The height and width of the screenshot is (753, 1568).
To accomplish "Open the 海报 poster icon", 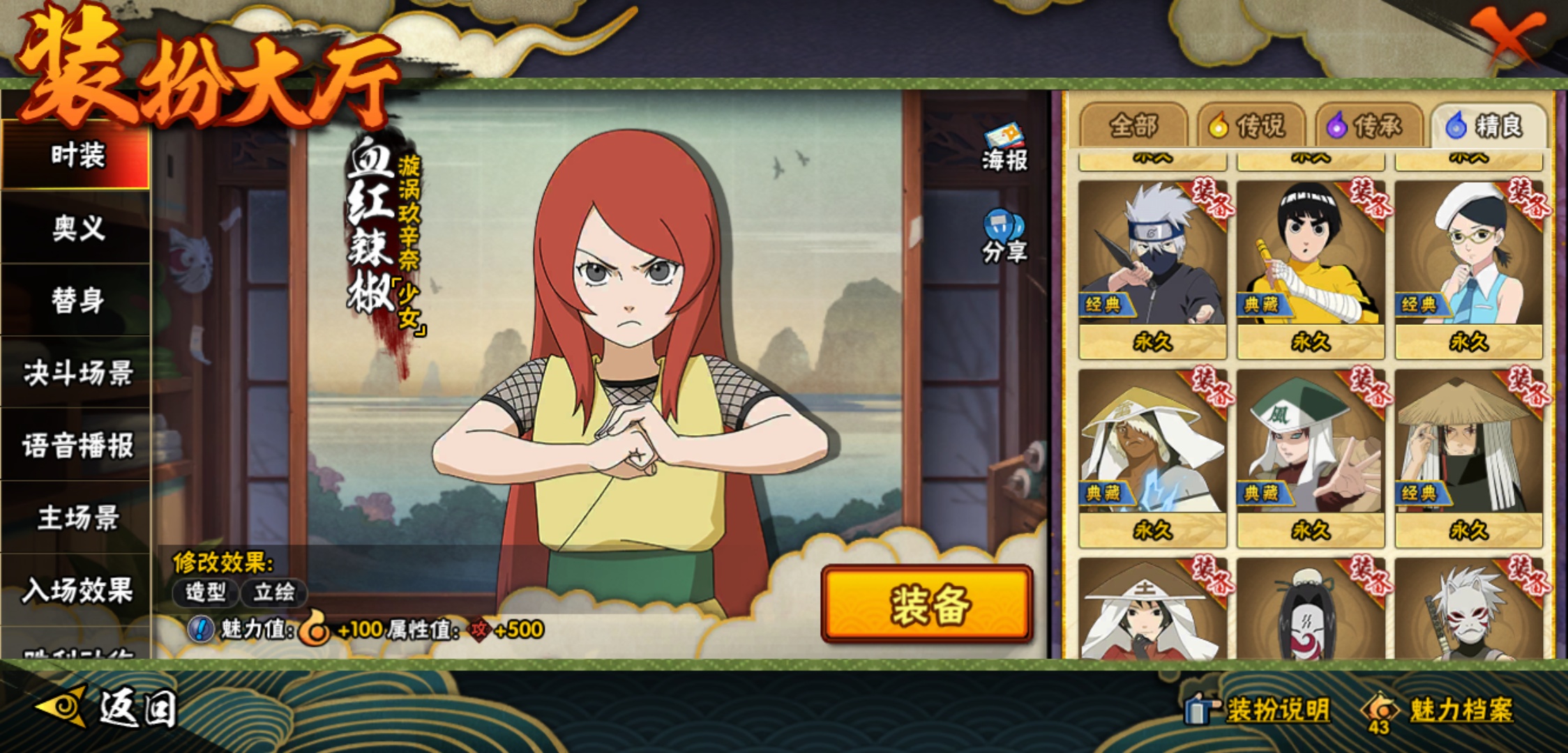I will (1004, 148).
